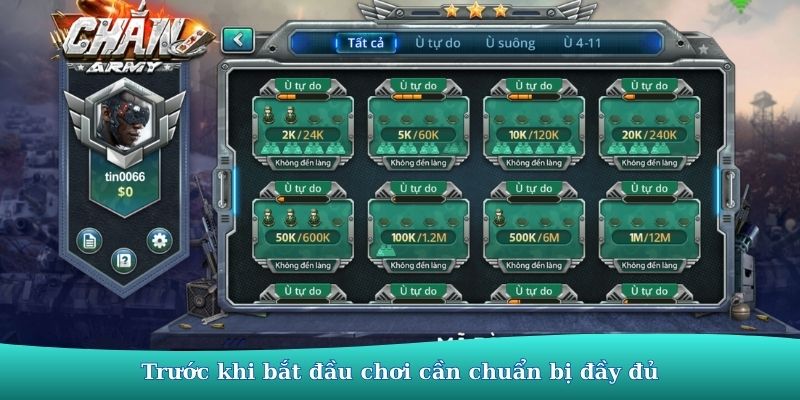Open the Ù tự do tab
This screenshot has height=400, width=800.
coord(438,43)
